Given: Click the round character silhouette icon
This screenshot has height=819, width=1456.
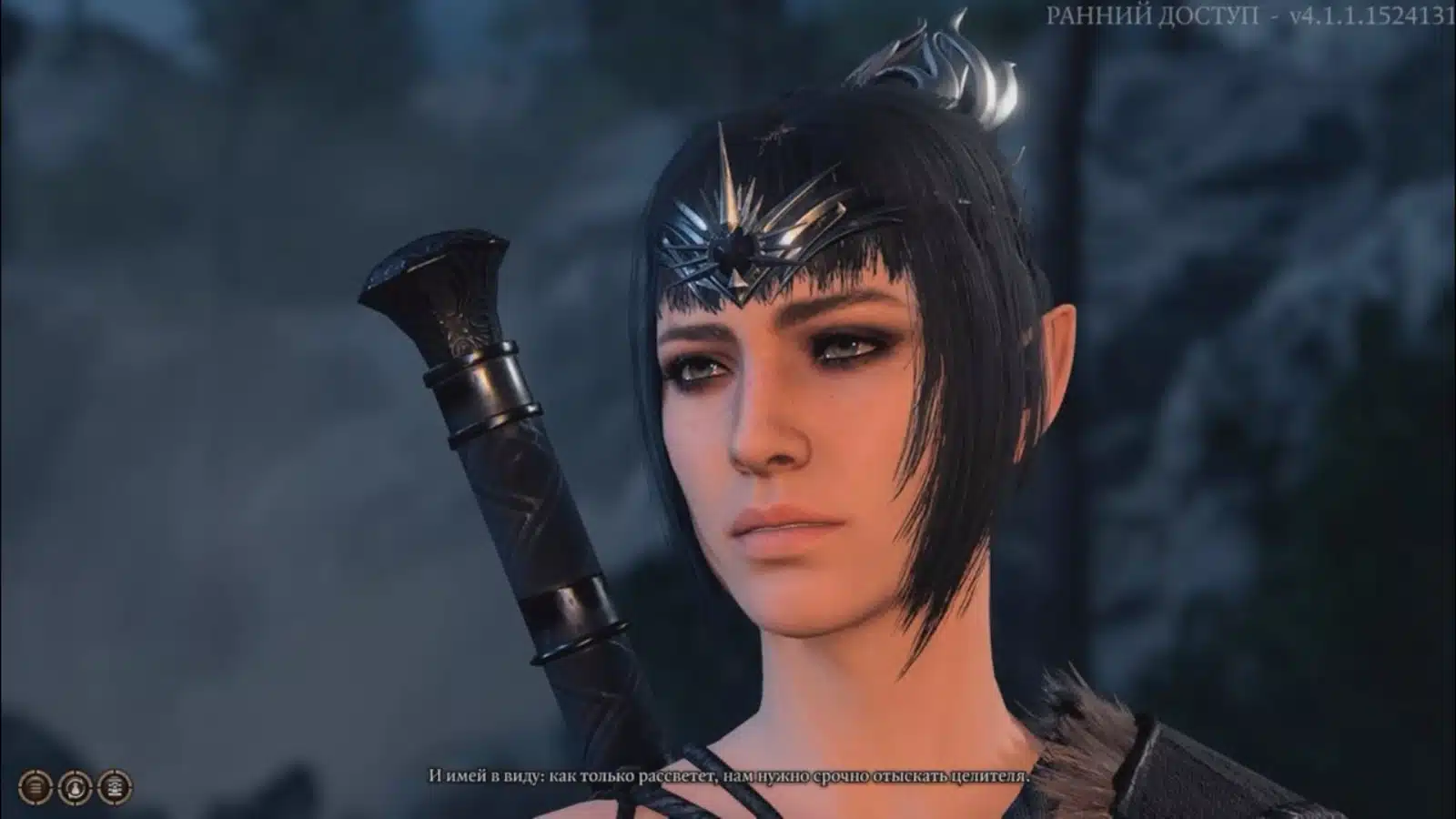Looking at the screenshot, I should [76, 786].
